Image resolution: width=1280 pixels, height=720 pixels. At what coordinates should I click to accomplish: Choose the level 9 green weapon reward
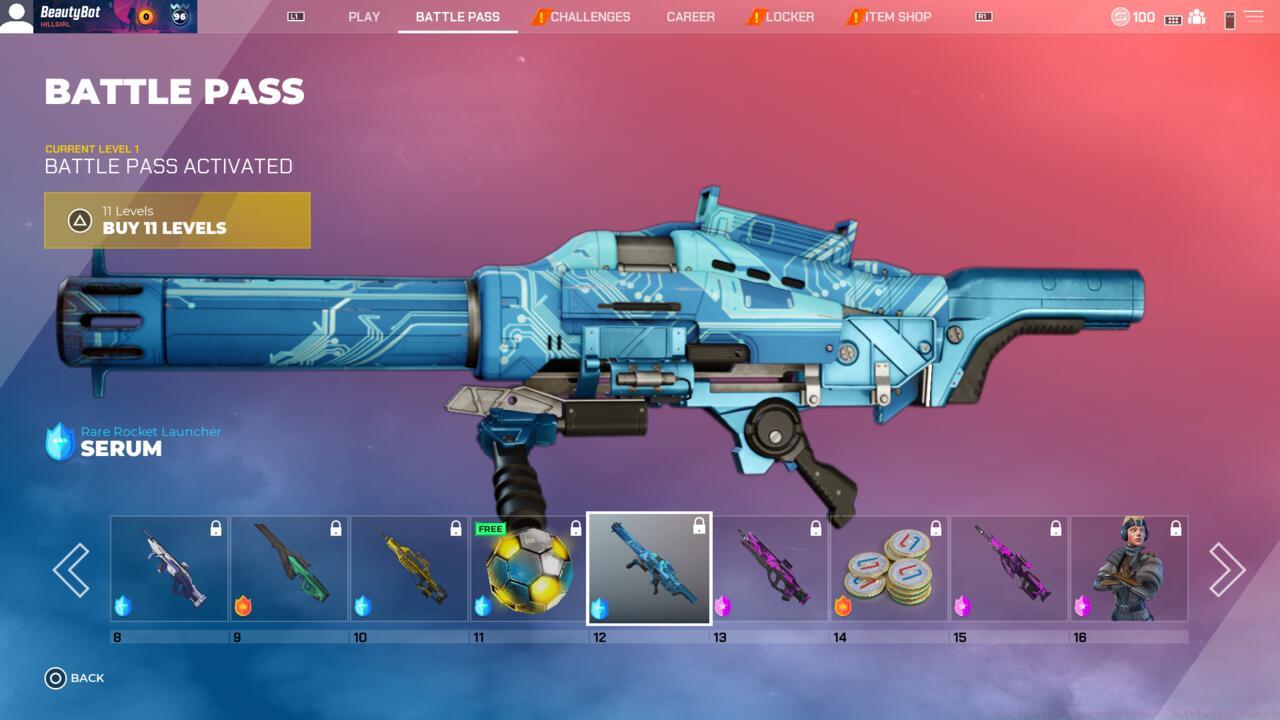(289, 569)
